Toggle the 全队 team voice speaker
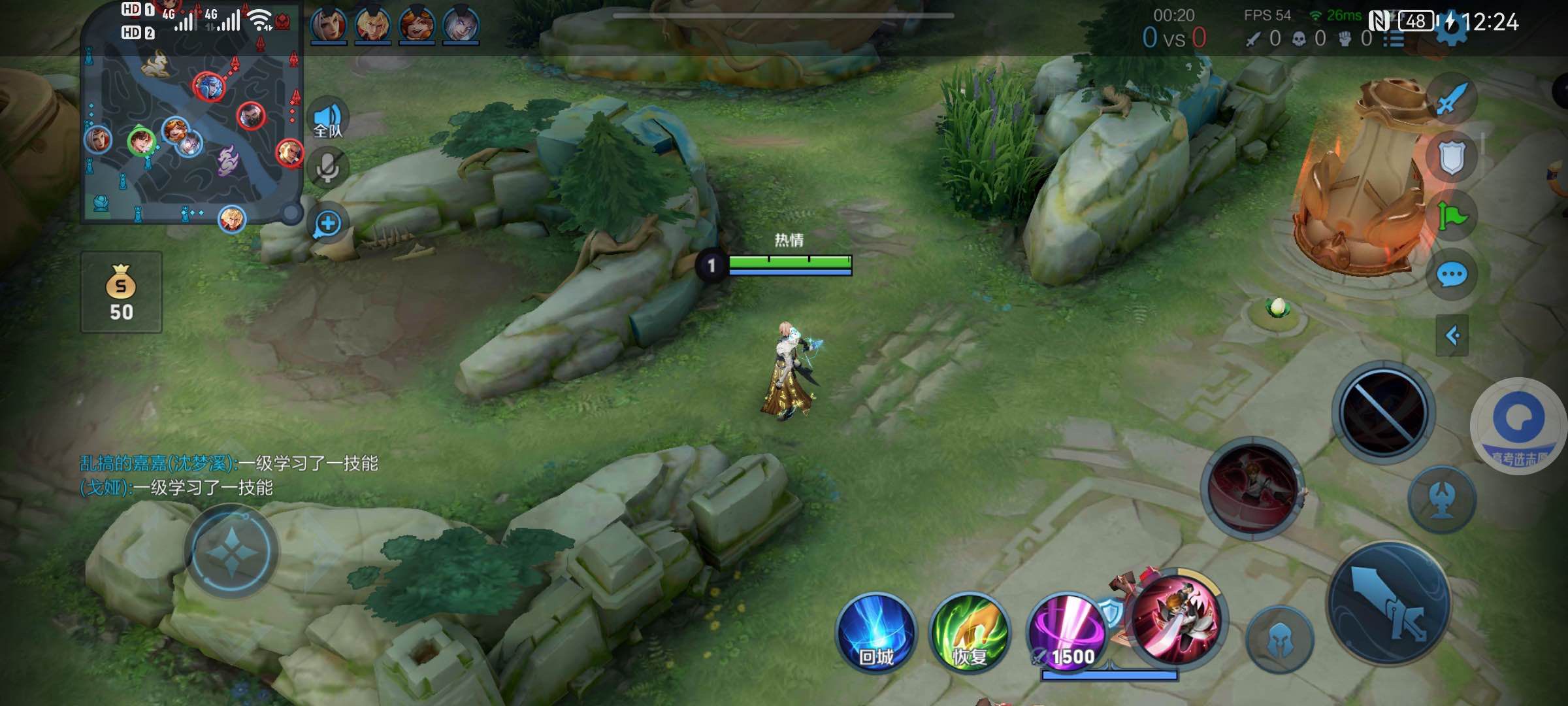Screen dimensions: 1568x706 [x=328, y=119]
